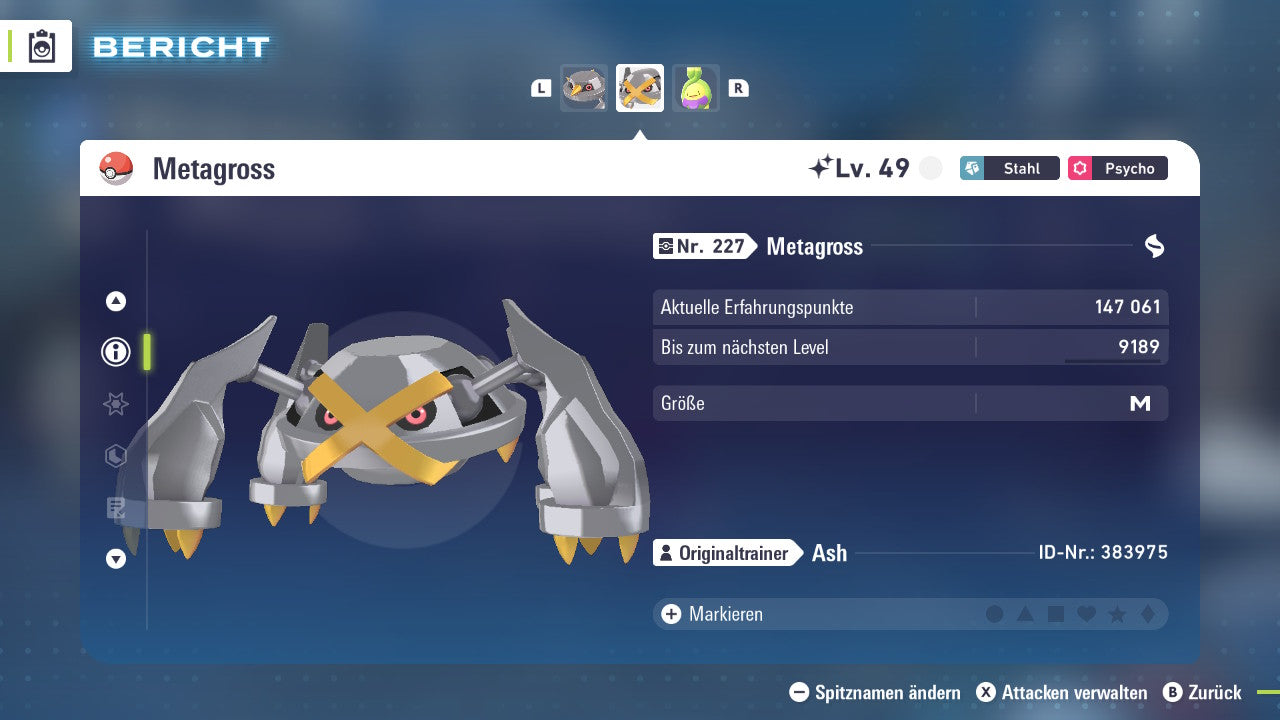This screenshot has height=720, width=1280.
Task: Open the Markieren marking option
Action: tap(712, 614)
